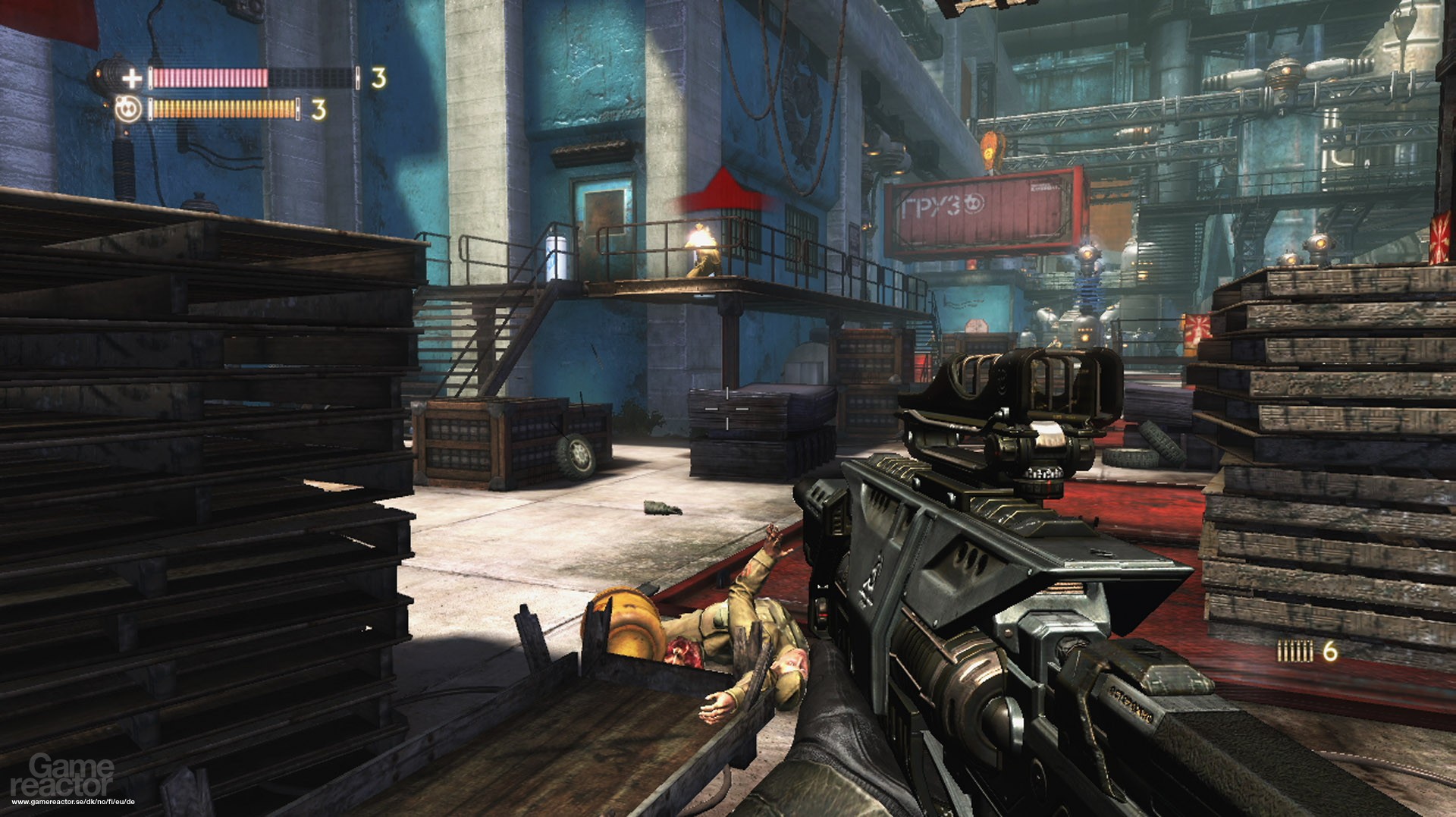This screenshot has height=817, width=1456.
Task: Select the yellow energy orb icon
Action: 129,109
